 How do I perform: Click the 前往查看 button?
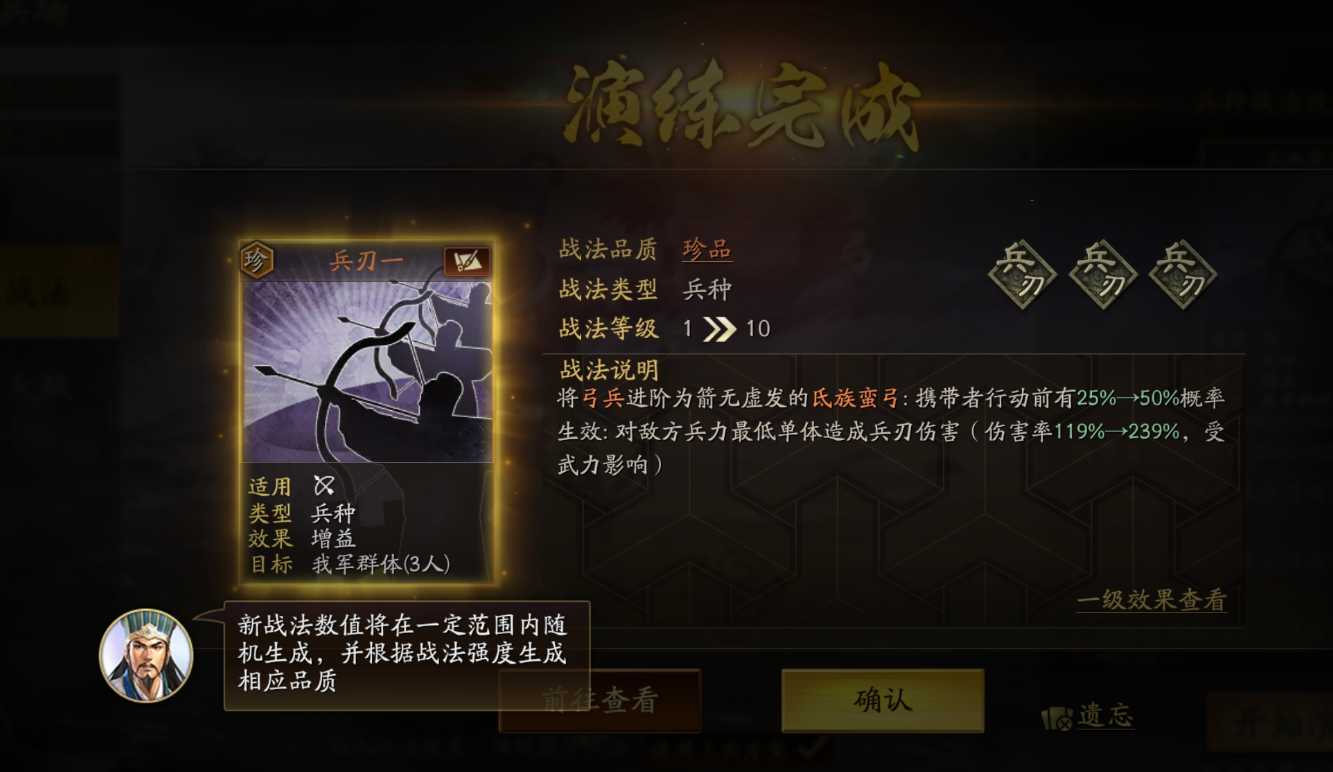pos(598,699)
